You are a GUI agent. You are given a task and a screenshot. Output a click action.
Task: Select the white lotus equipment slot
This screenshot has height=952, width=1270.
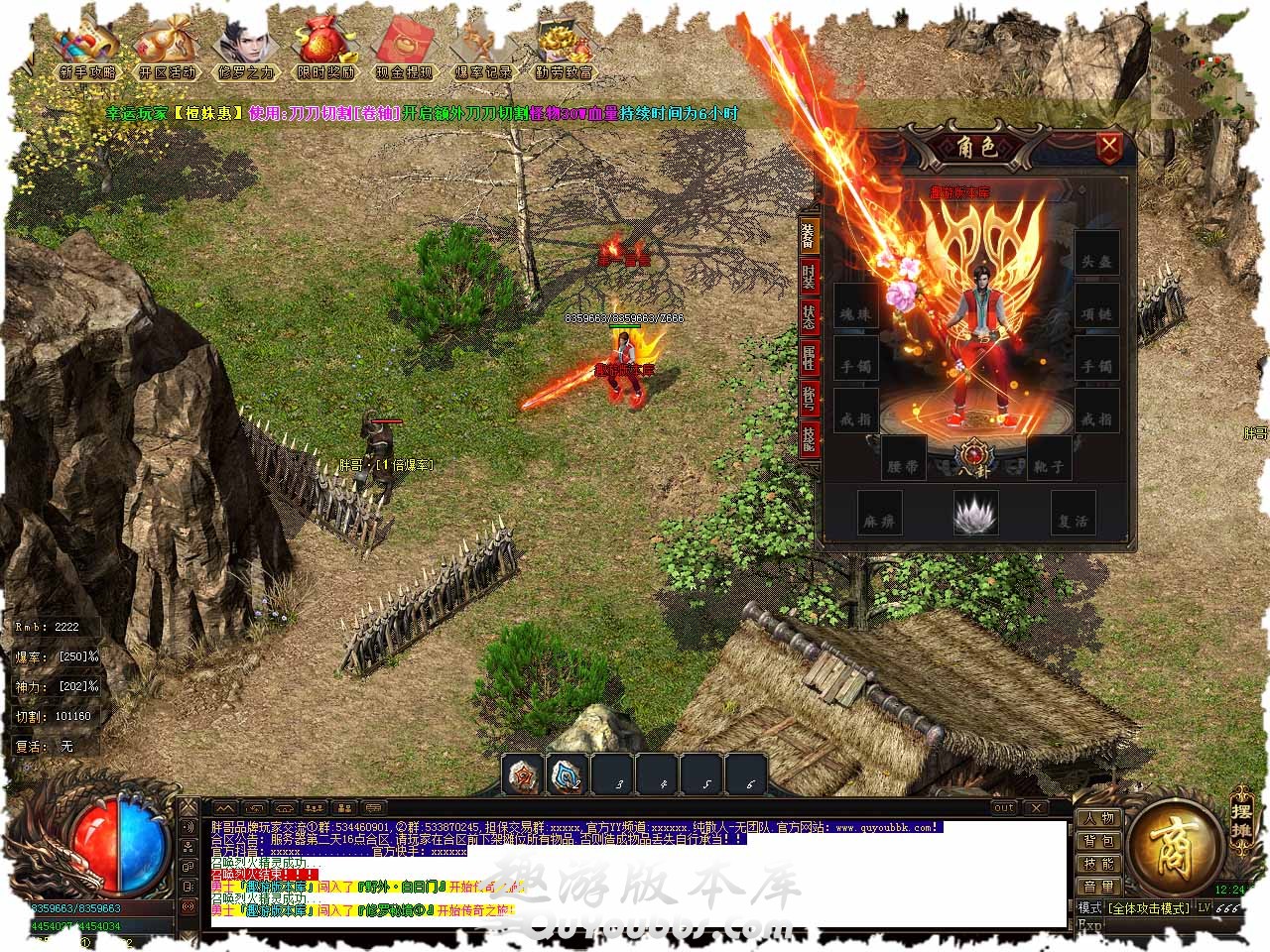[x=975, y=514]
